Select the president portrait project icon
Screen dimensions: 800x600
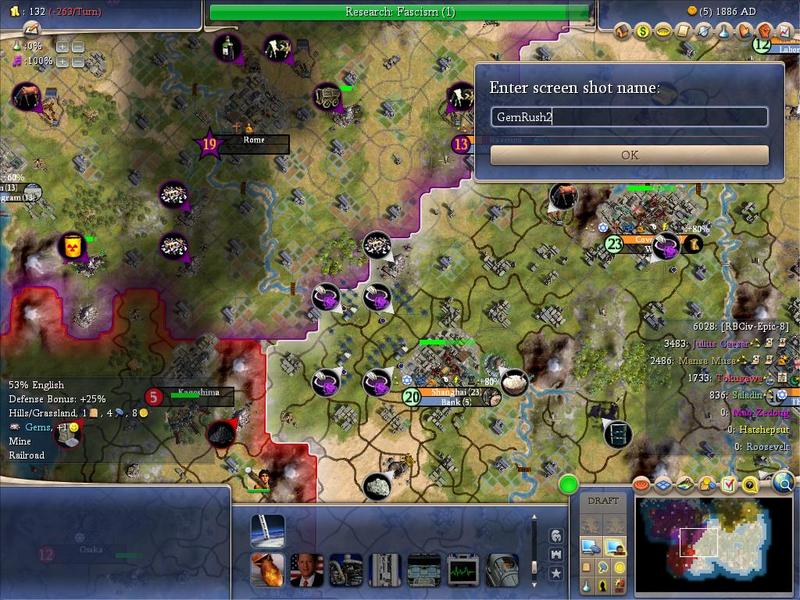[x=306, y=569]
